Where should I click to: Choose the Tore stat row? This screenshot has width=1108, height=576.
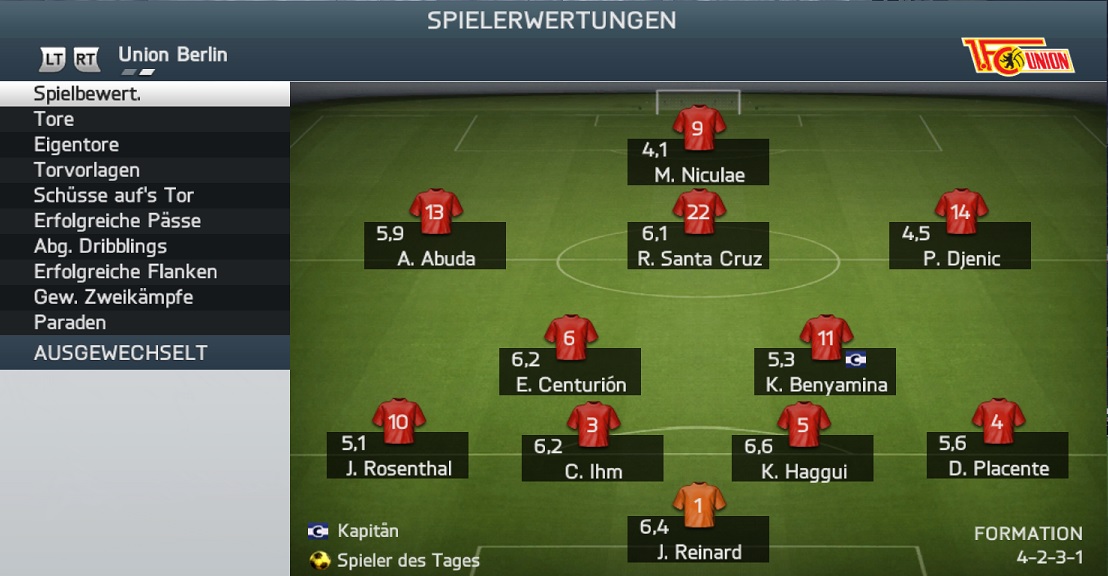145,119
